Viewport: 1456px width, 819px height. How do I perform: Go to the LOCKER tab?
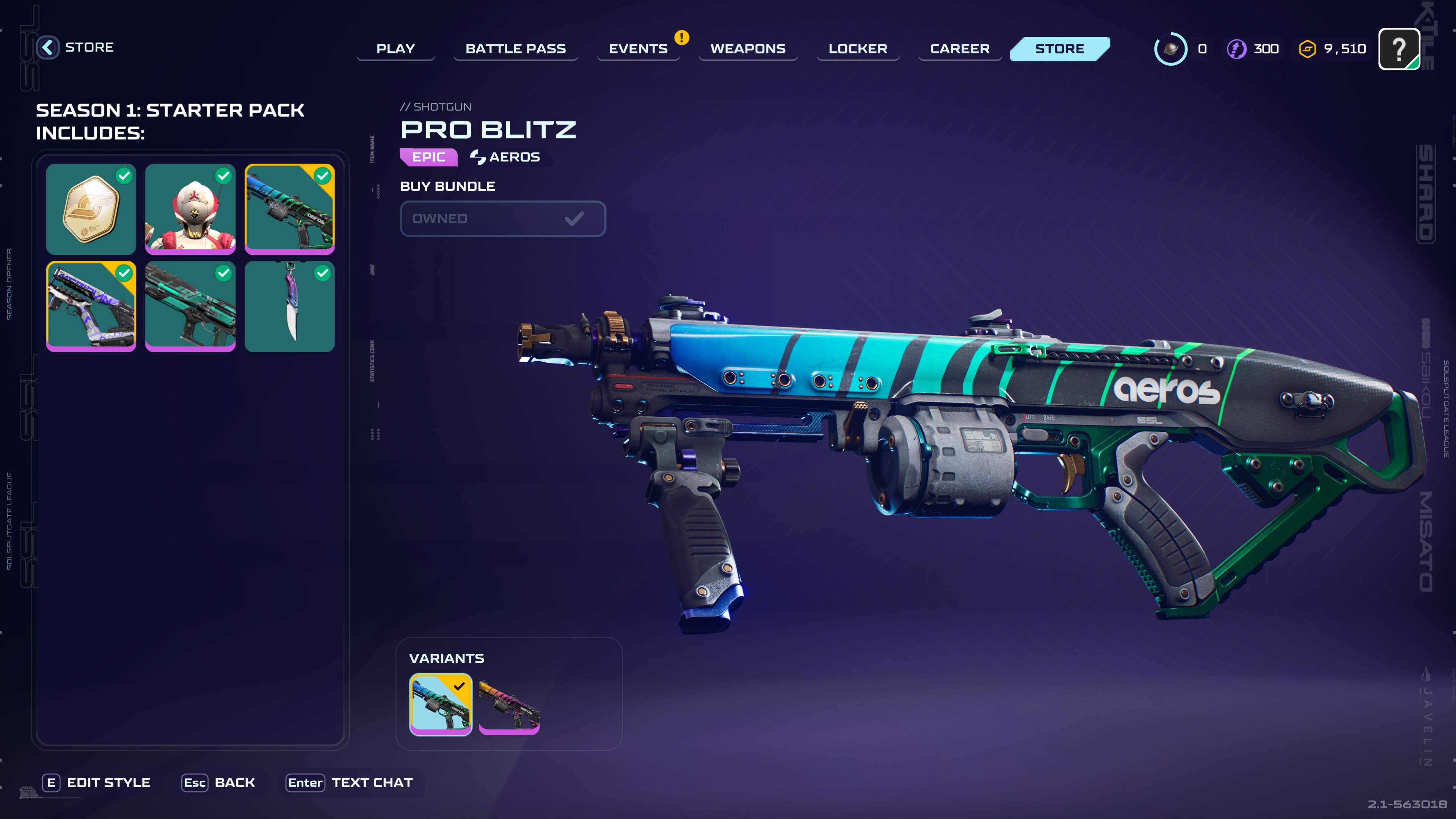(857, 49)
